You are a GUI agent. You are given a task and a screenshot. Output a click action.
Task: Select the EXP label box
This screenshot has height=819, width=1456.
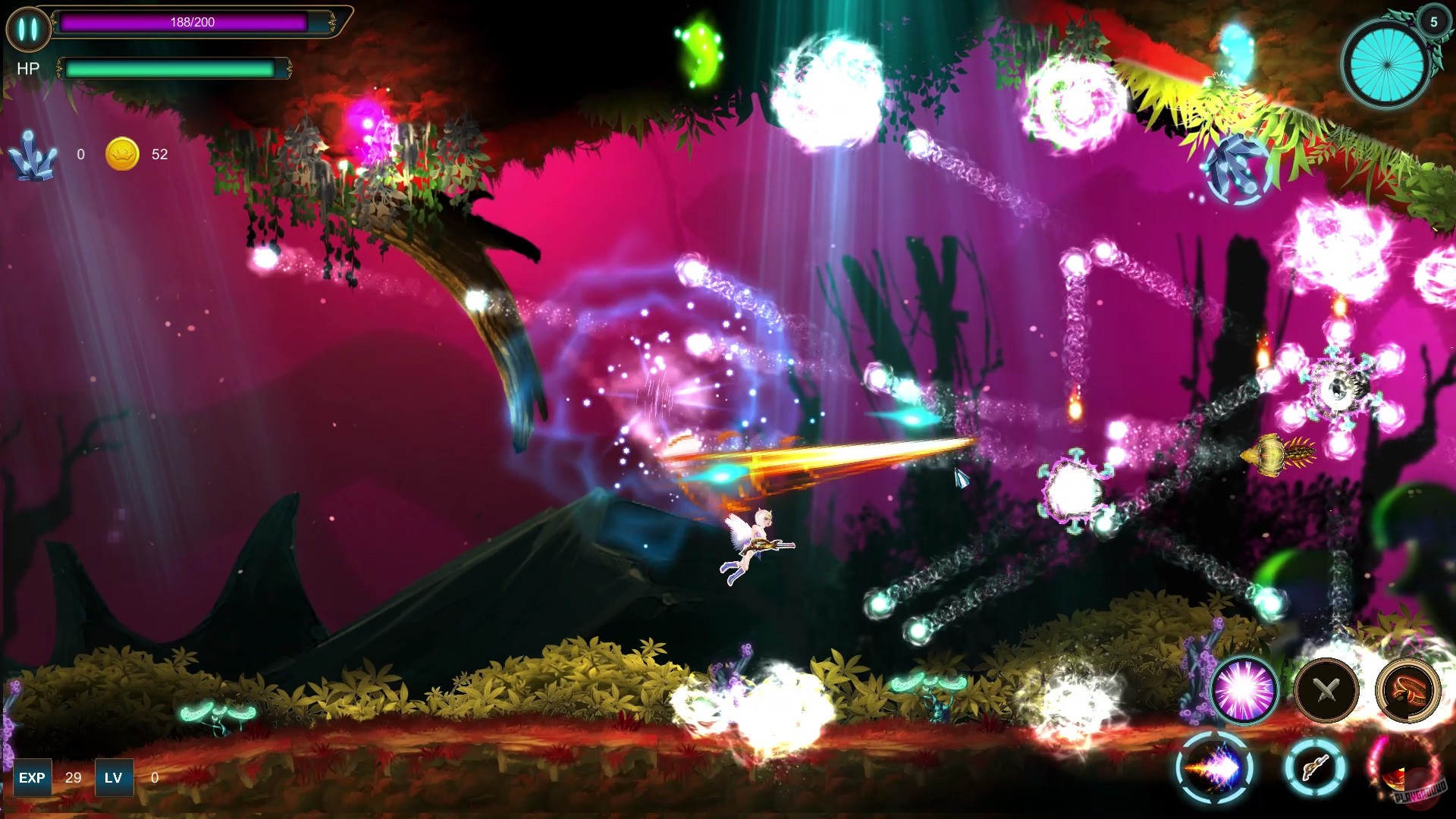[32, 777]
